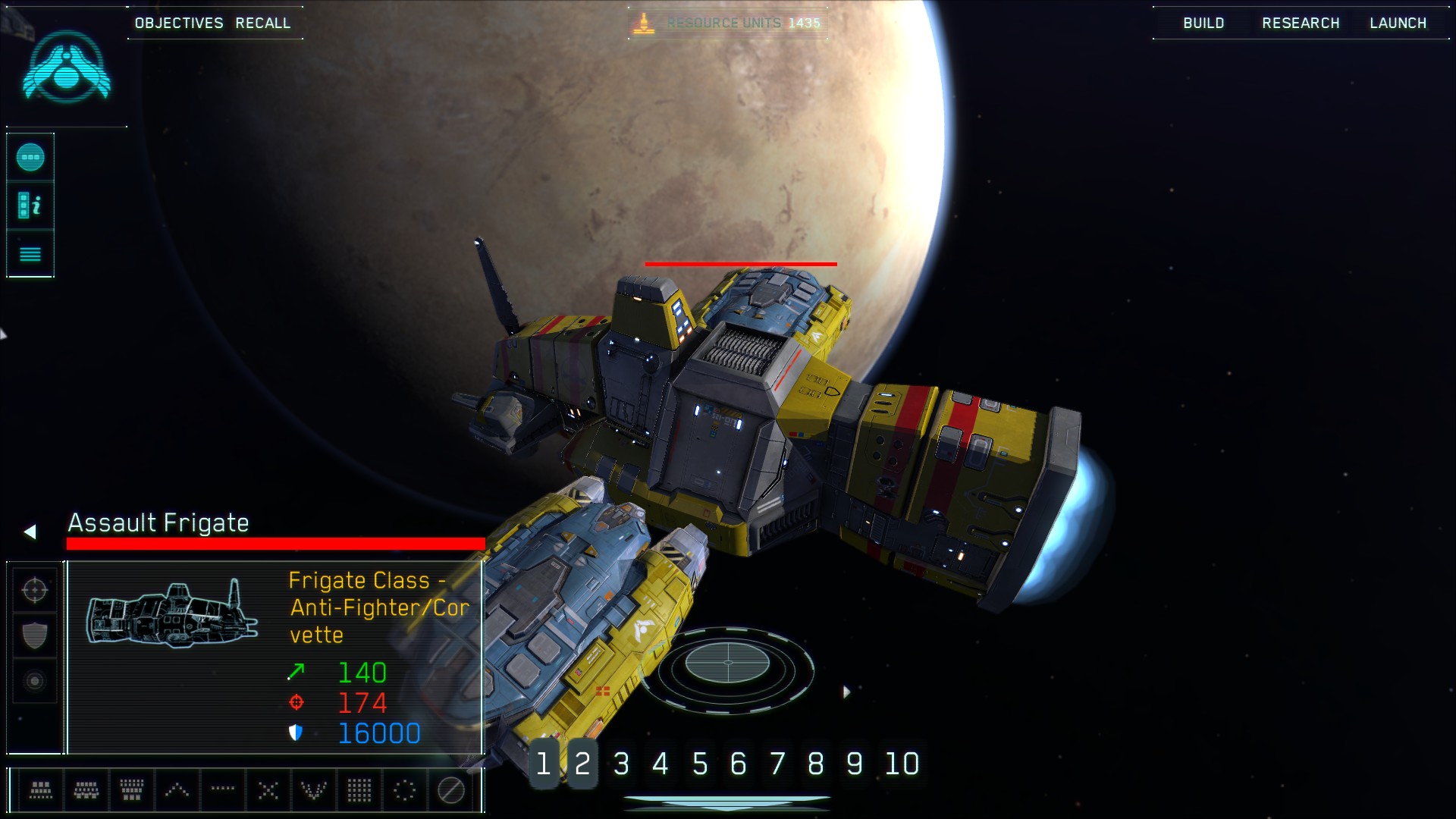This screenshot has width=1456, height=819.
Task: Select the unit info panel icon
Action: point(30,205)
